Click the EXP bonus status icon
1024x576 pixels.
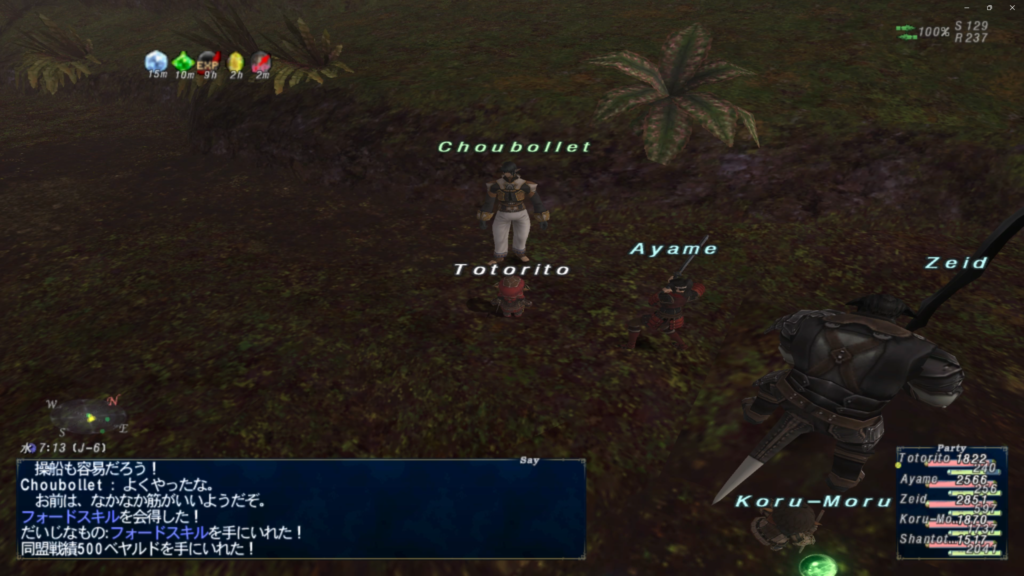point(208,62)
